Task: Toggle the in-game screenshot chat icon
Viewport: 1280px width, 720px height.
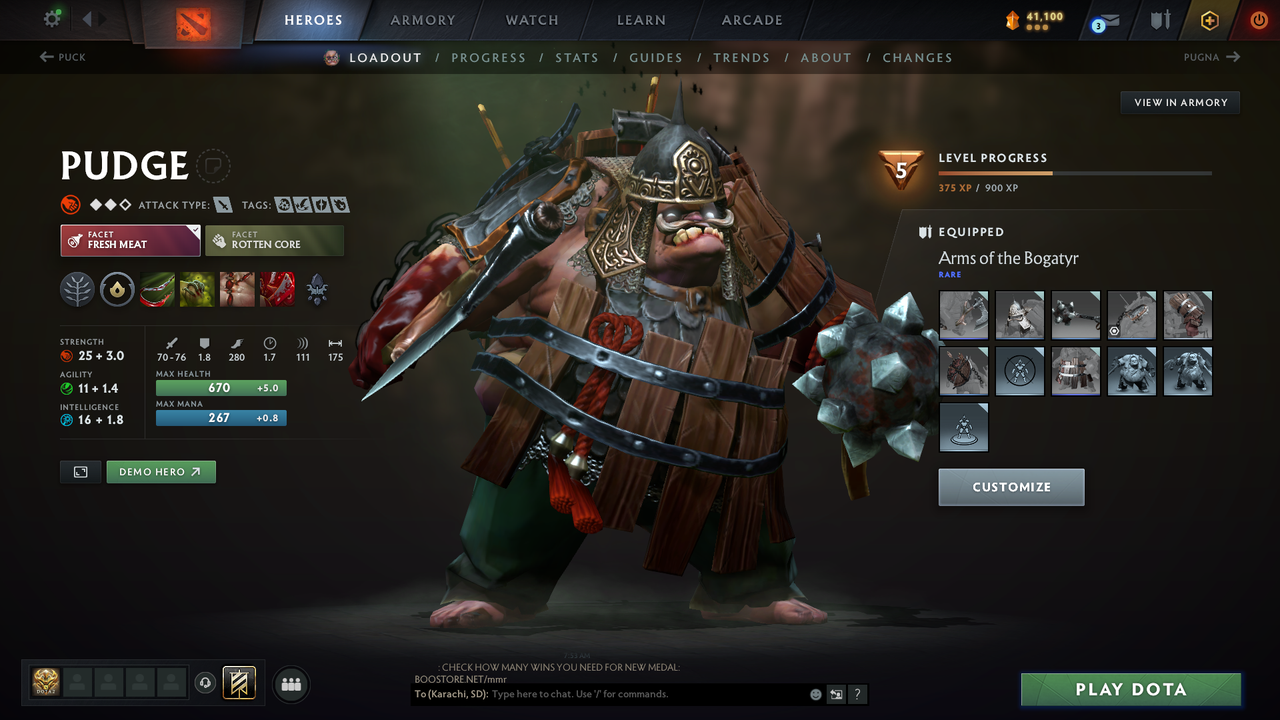Action: pyautogui.click(x=835, y=693)
